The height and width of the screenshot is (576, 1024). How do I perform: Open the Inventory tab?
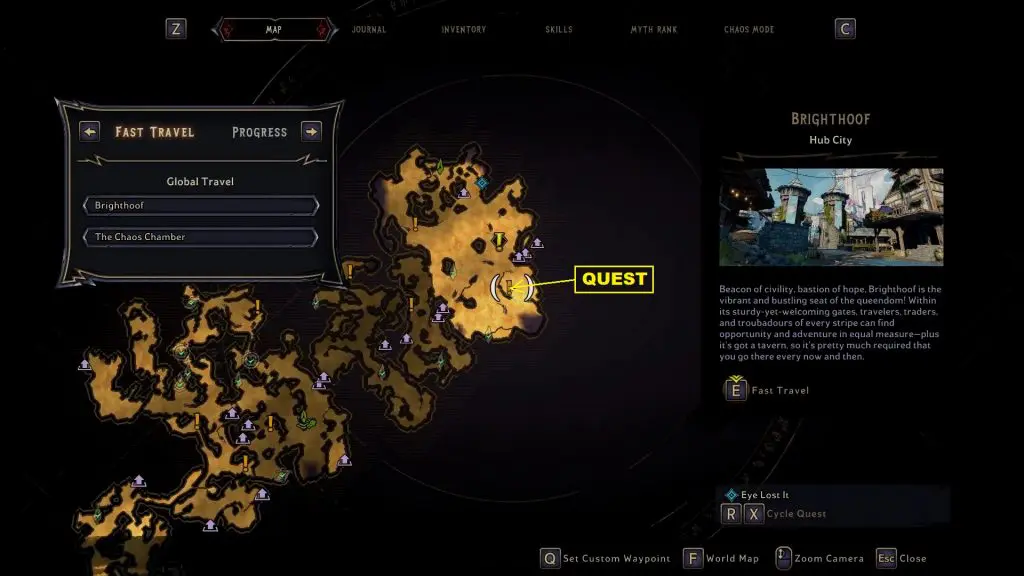click(464, 30)
